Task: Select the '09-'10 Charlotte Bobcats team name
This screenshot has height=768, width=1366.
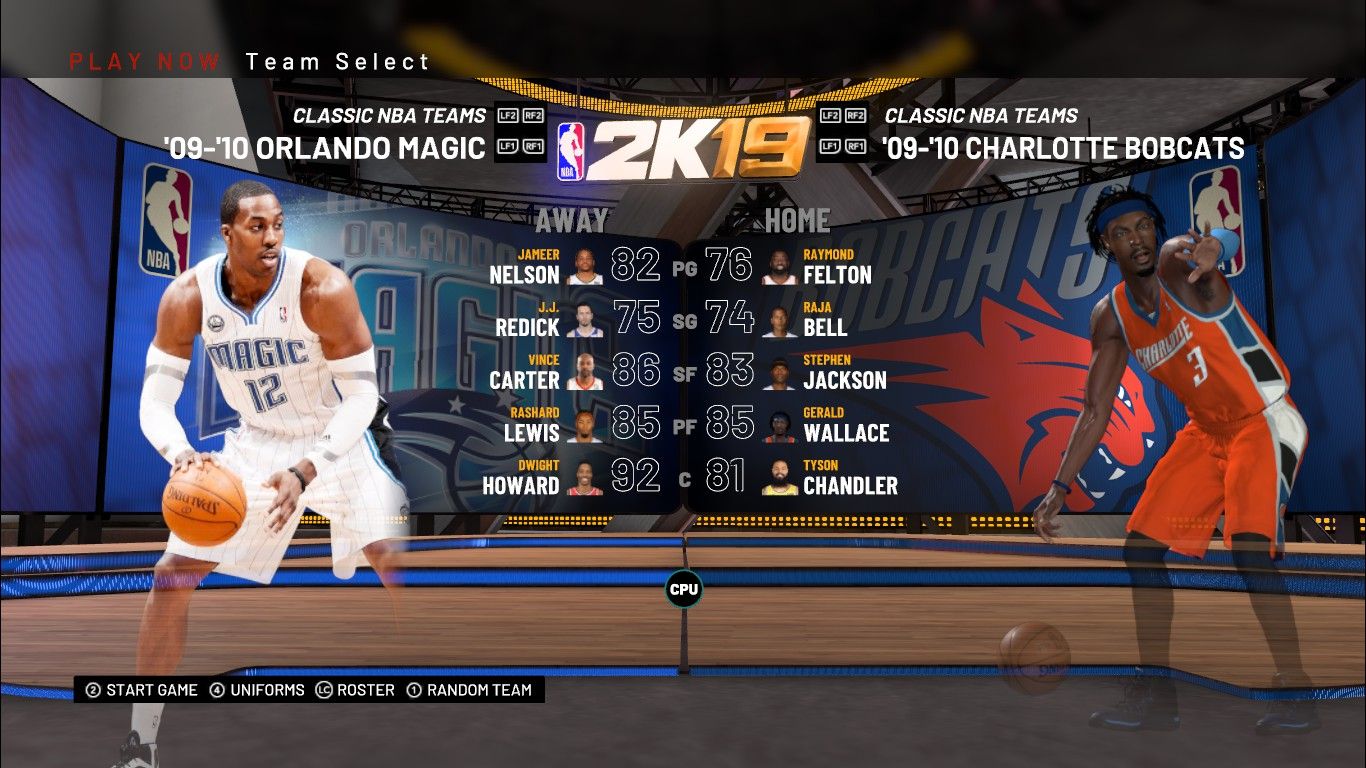Action: [1063, 149]
